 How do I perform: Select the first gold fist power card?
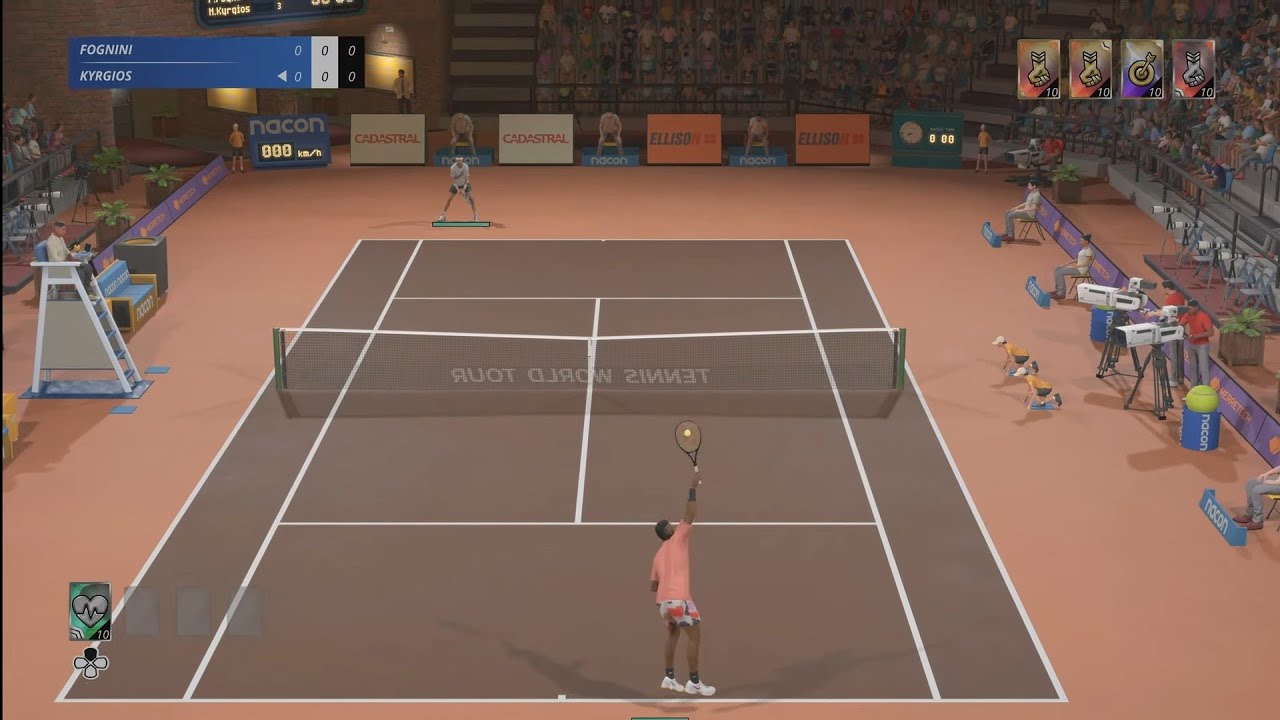point(1038,70)
